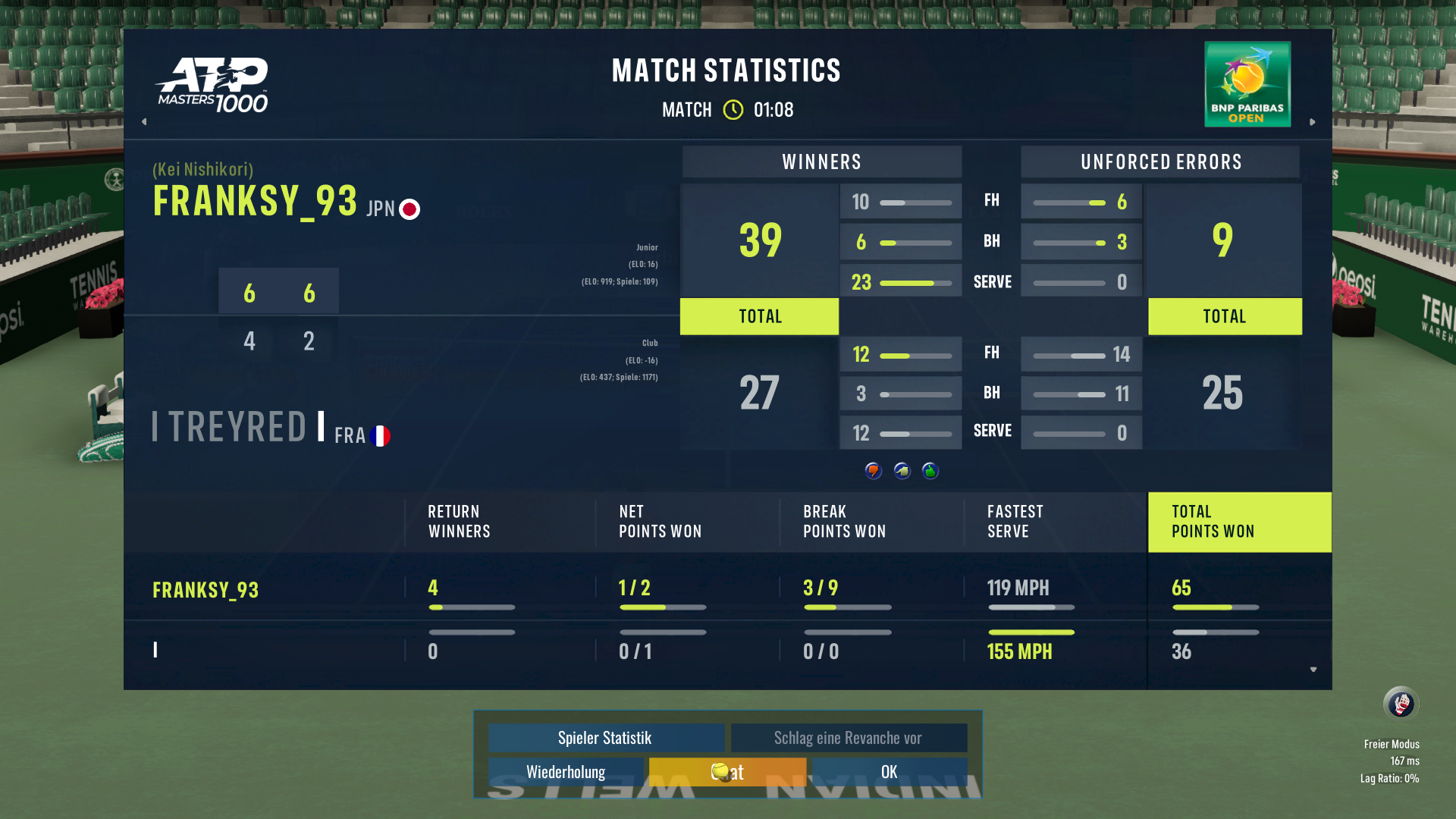Watch the Wiederholung replay

click(x=566, y=772)
